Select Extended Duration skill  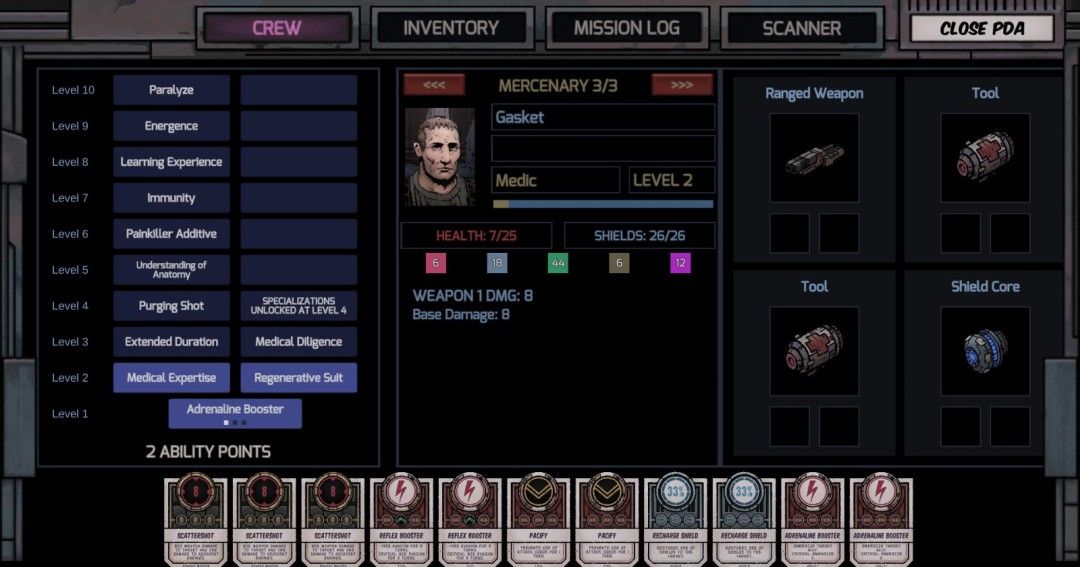tap(171, 342)
